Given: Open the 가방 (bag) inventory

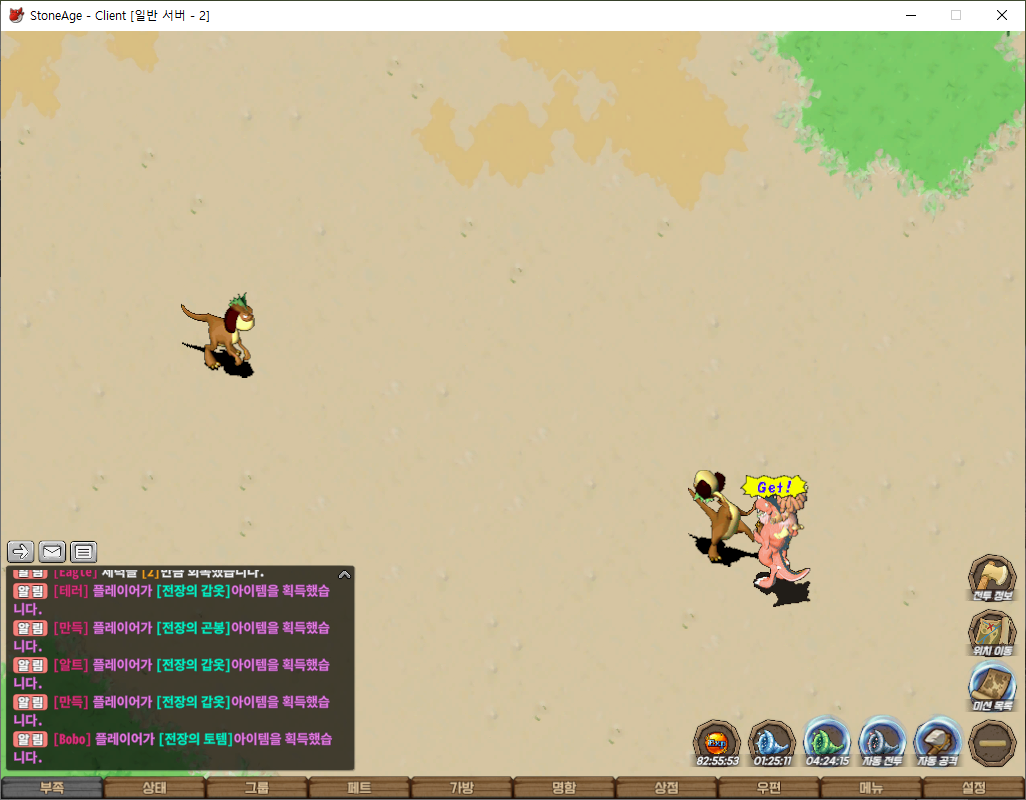Looking at the screenshot, I should (x=462, y=788).
